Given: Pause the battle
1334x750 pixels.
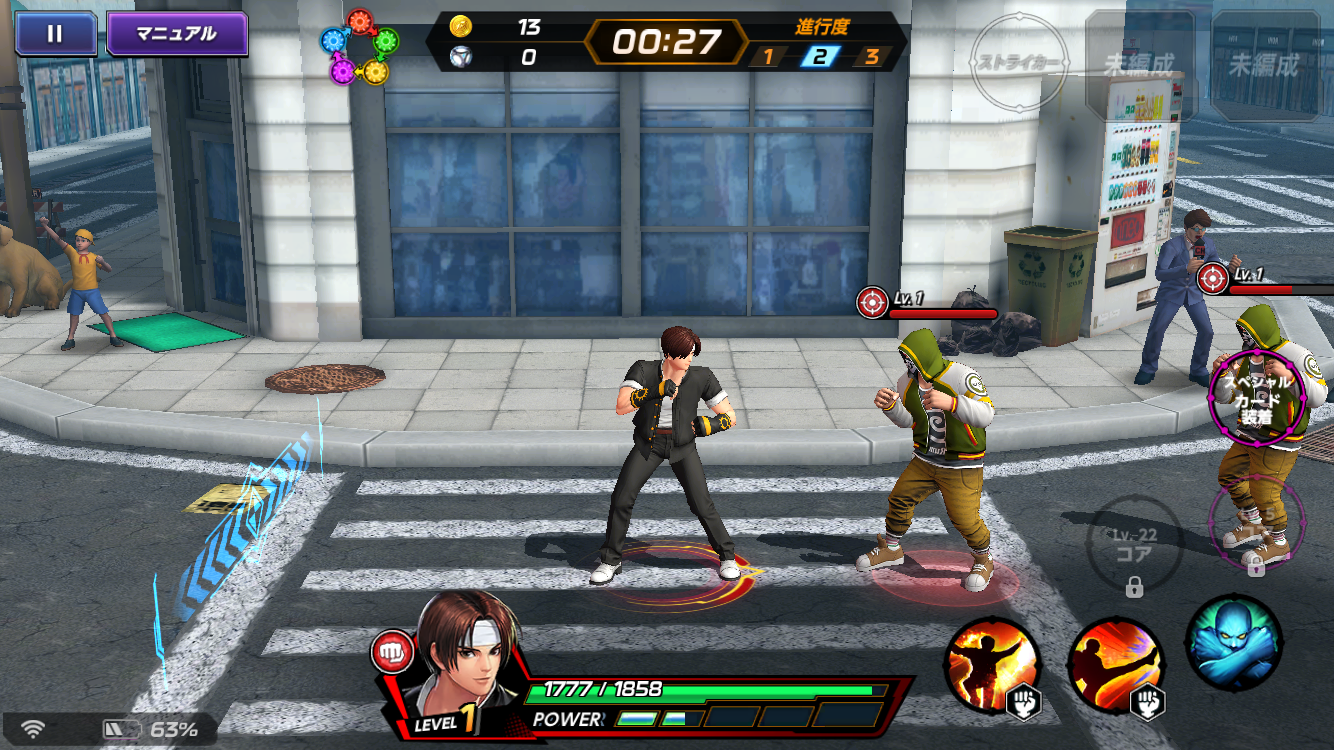Looking at the screenshot, I should point(55,34).
